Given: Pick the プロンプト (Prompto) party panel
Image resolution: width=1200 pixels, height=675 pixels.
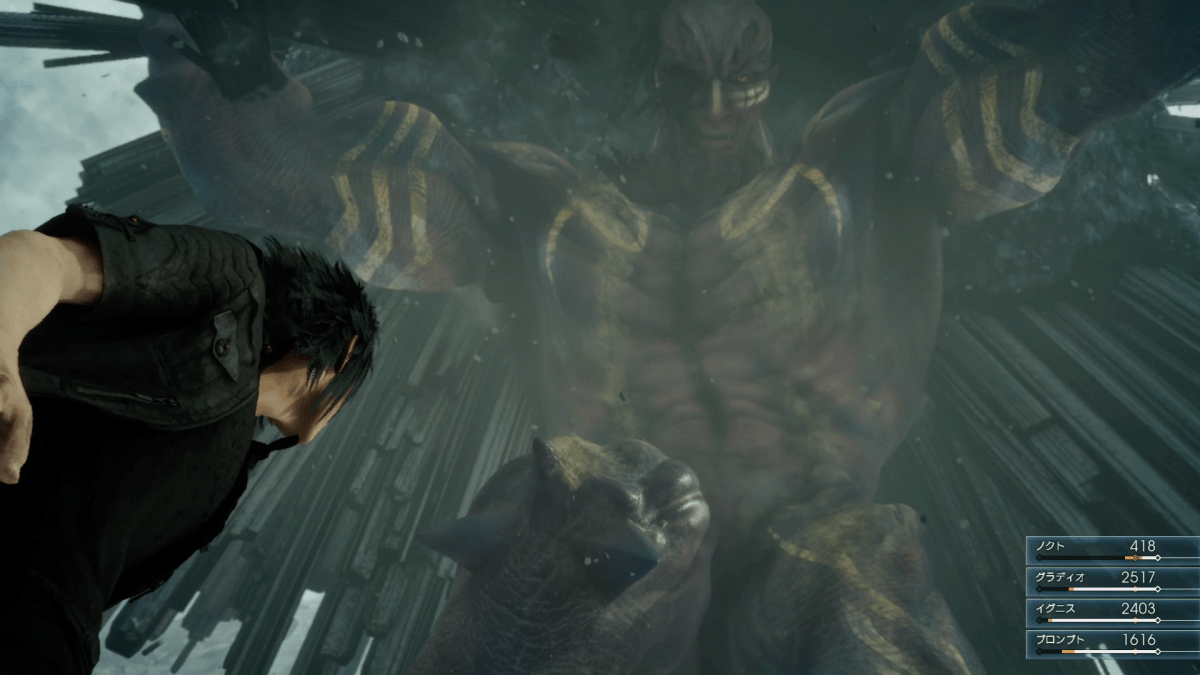Looking at the screenshot, I should pyautogui.click(x=1112, y=642).
